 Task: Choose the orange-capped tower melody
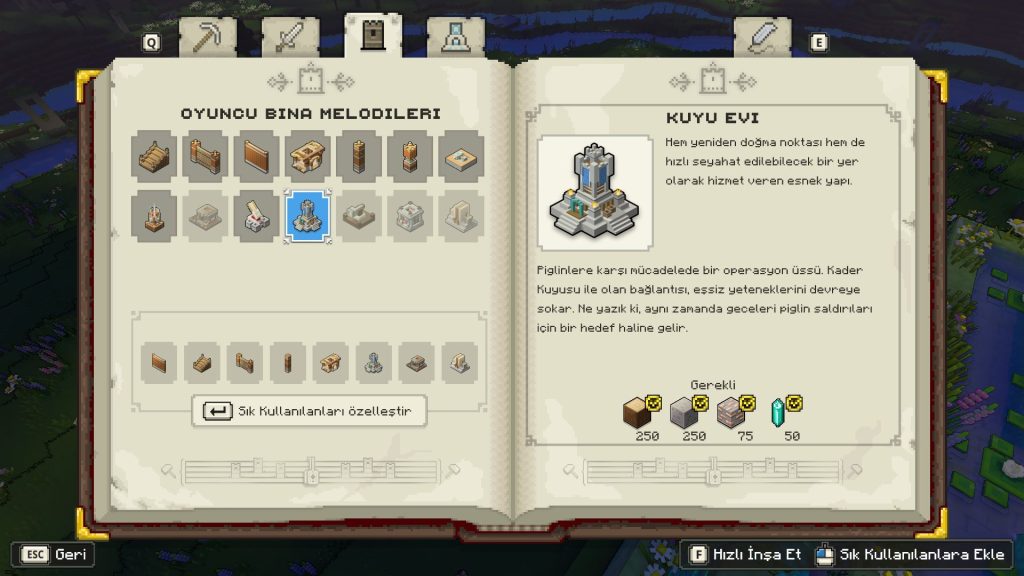(410, 156)
